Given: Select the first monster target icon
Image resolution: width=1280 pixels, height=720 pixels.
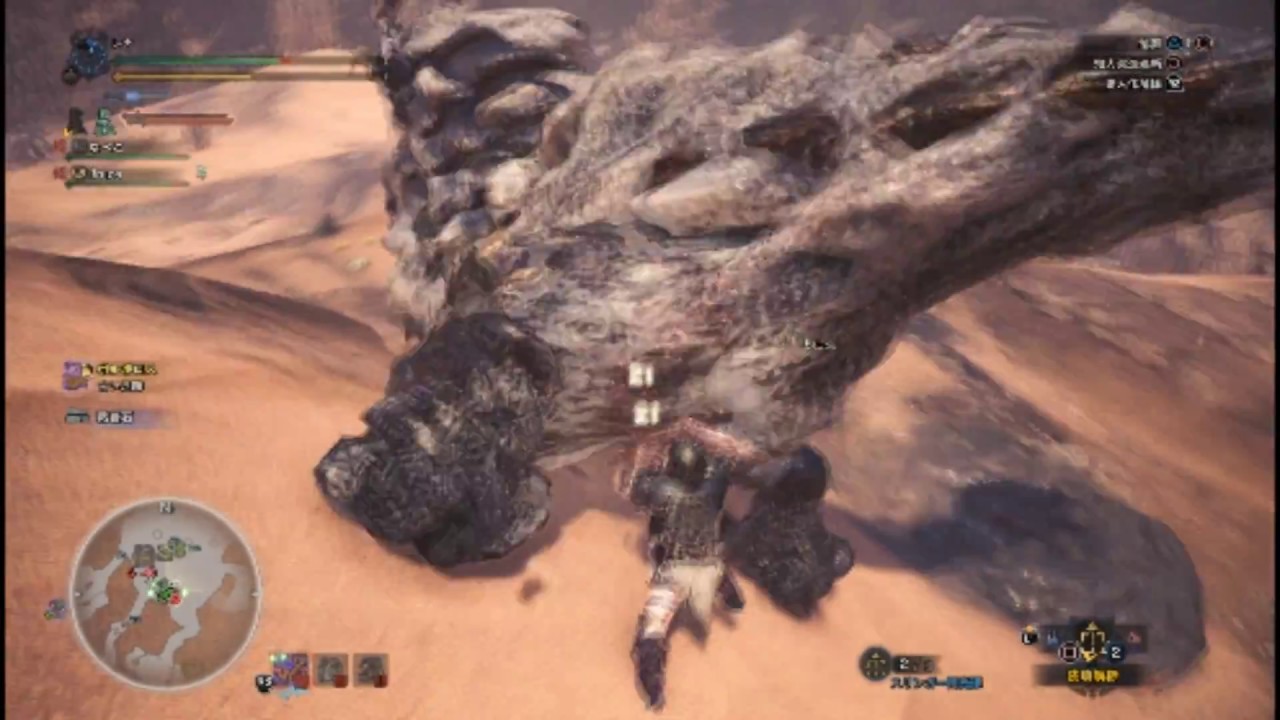Looking at the screenshot, I should coord(291,670).
